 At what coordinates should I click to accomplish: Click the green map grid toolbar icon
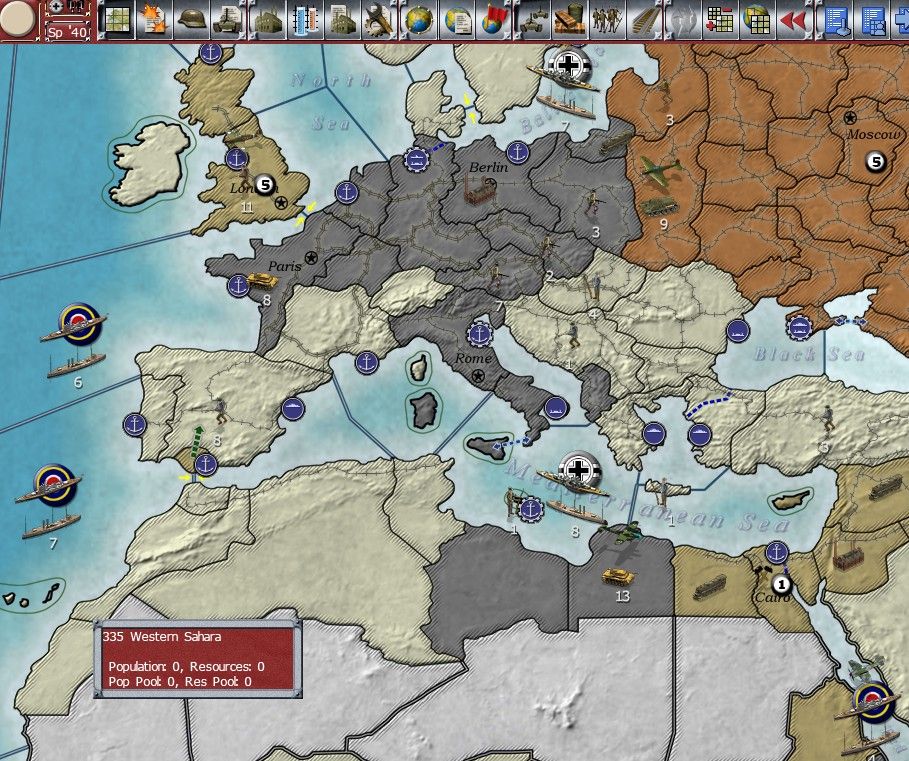click(117, 19)
